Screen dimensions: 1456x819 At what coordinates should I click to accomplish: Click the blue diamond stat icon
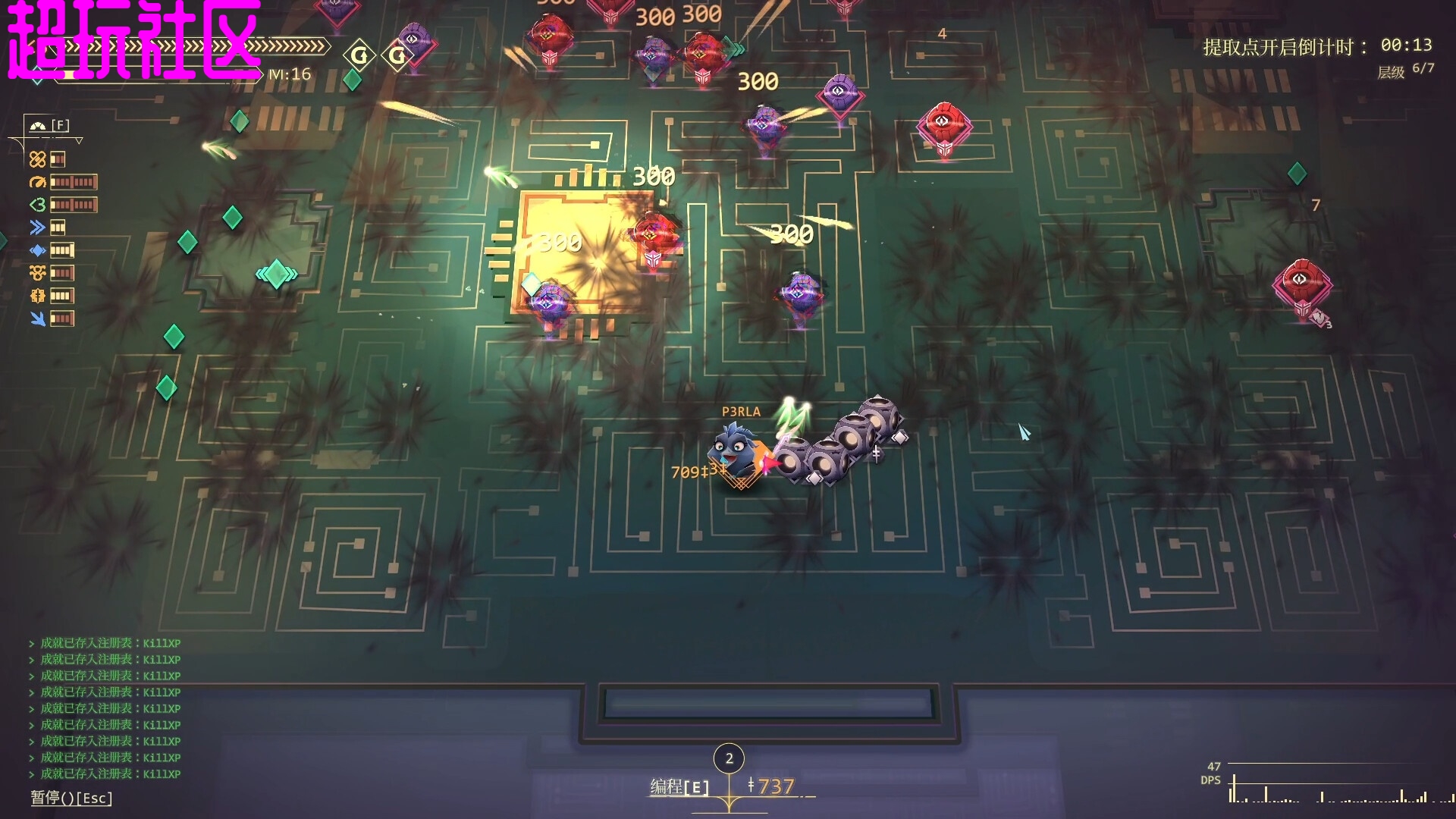tap(37, 250)
